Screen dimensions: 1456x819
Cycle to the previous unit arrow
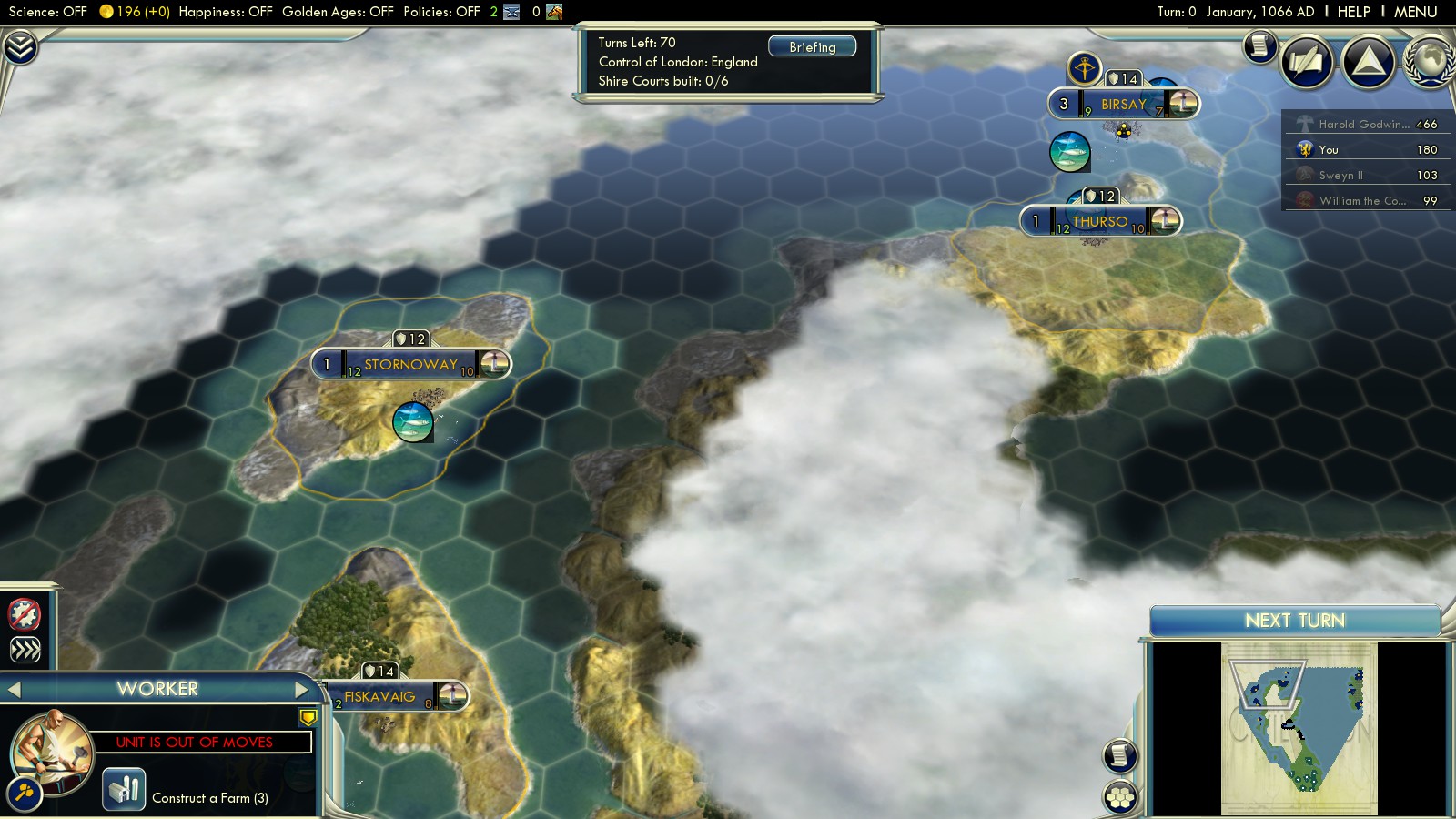coord(14,690)
